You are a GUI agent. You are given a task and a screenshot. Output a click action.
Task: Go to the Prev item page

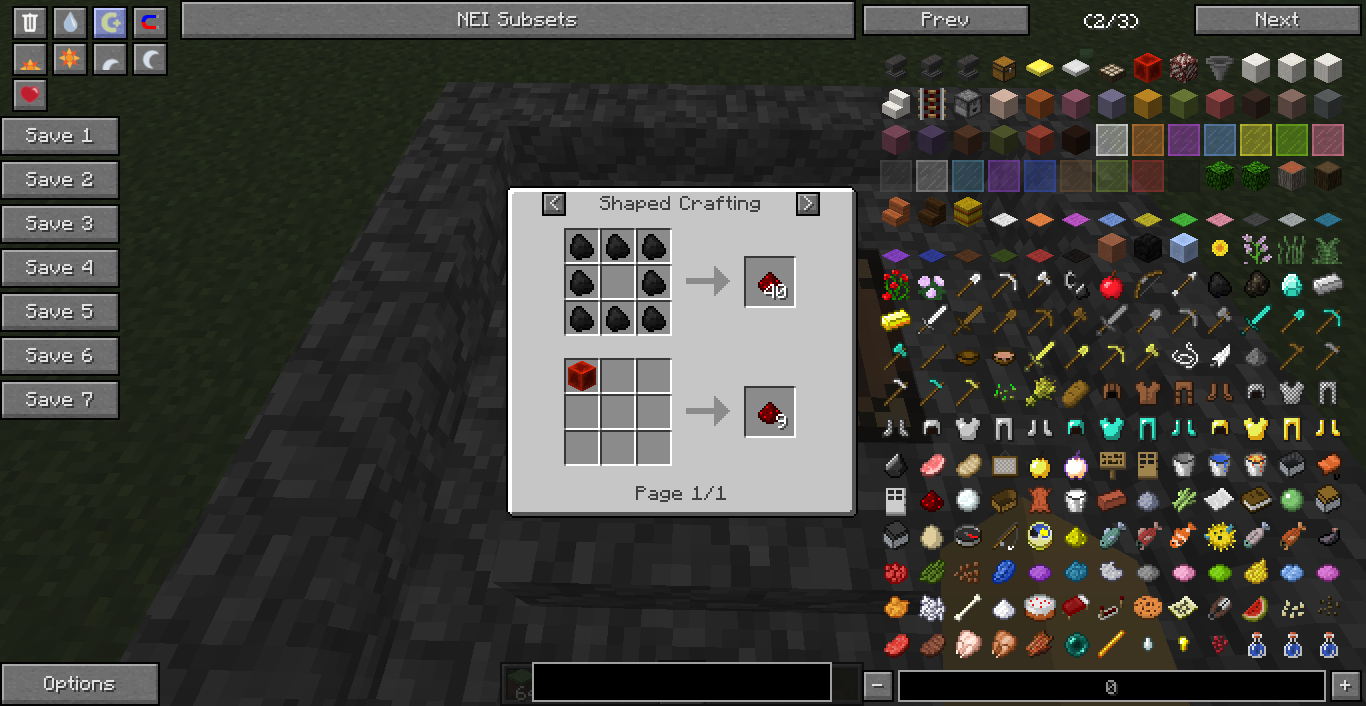click(x=945, y=20)
